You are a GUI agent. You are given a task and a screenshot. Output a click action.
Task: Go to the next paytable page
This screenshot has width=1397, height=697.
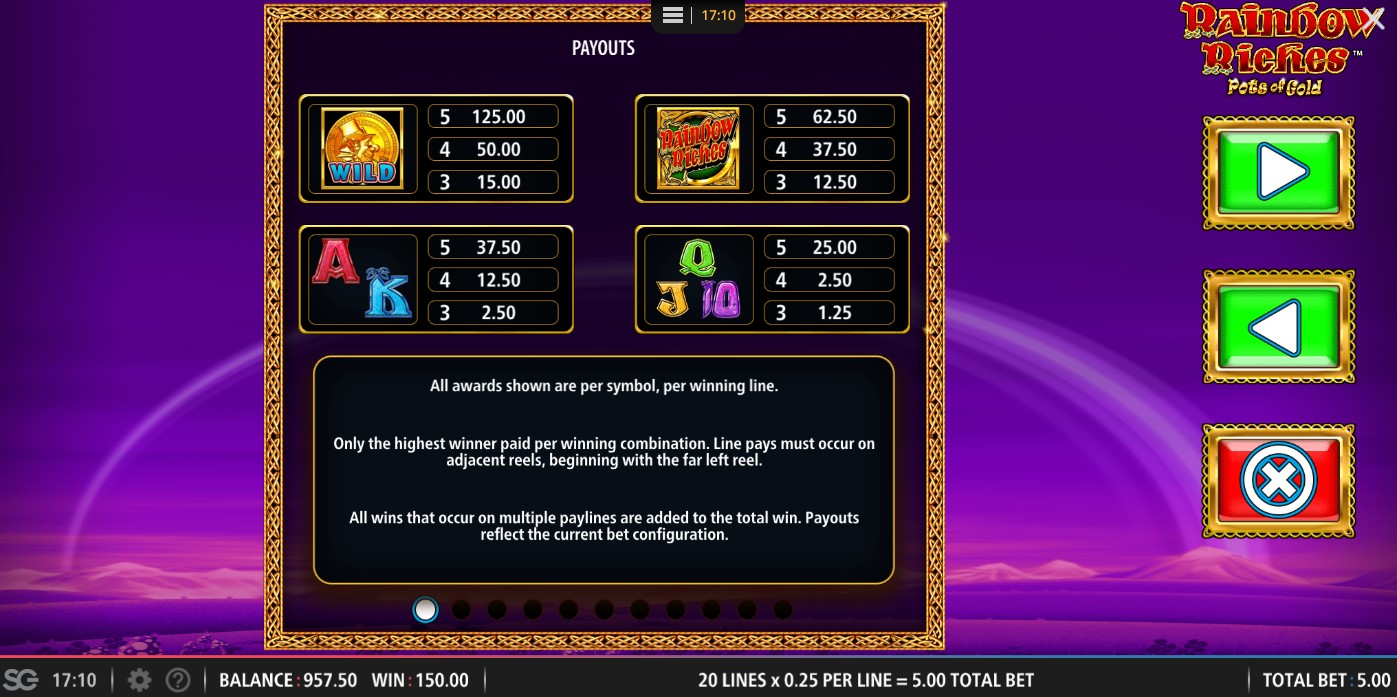pyautogui.click(x=1278, y=174)
